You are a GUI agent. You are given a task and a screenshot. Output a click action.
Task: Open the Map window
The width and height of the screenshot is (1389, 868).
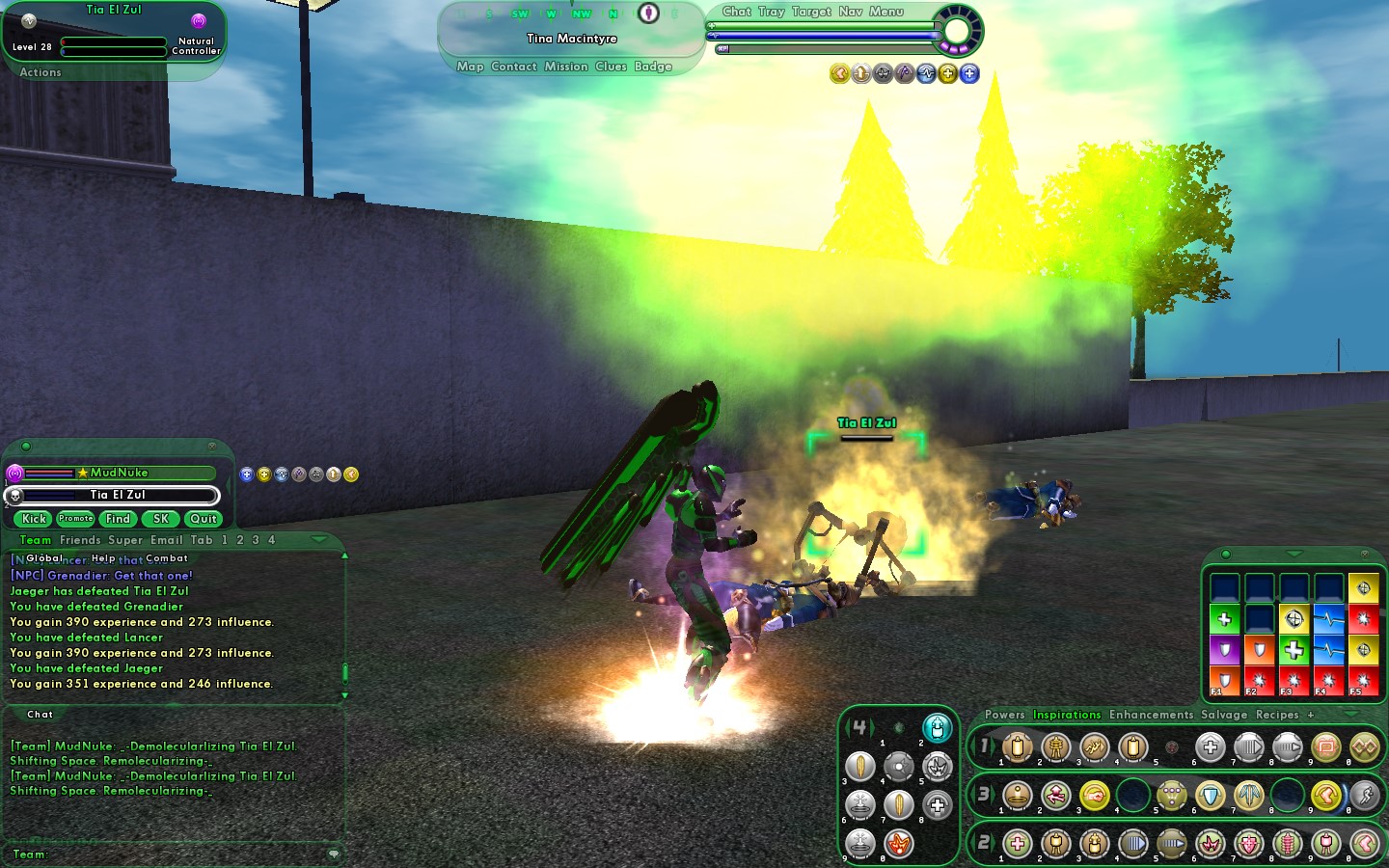470,67
